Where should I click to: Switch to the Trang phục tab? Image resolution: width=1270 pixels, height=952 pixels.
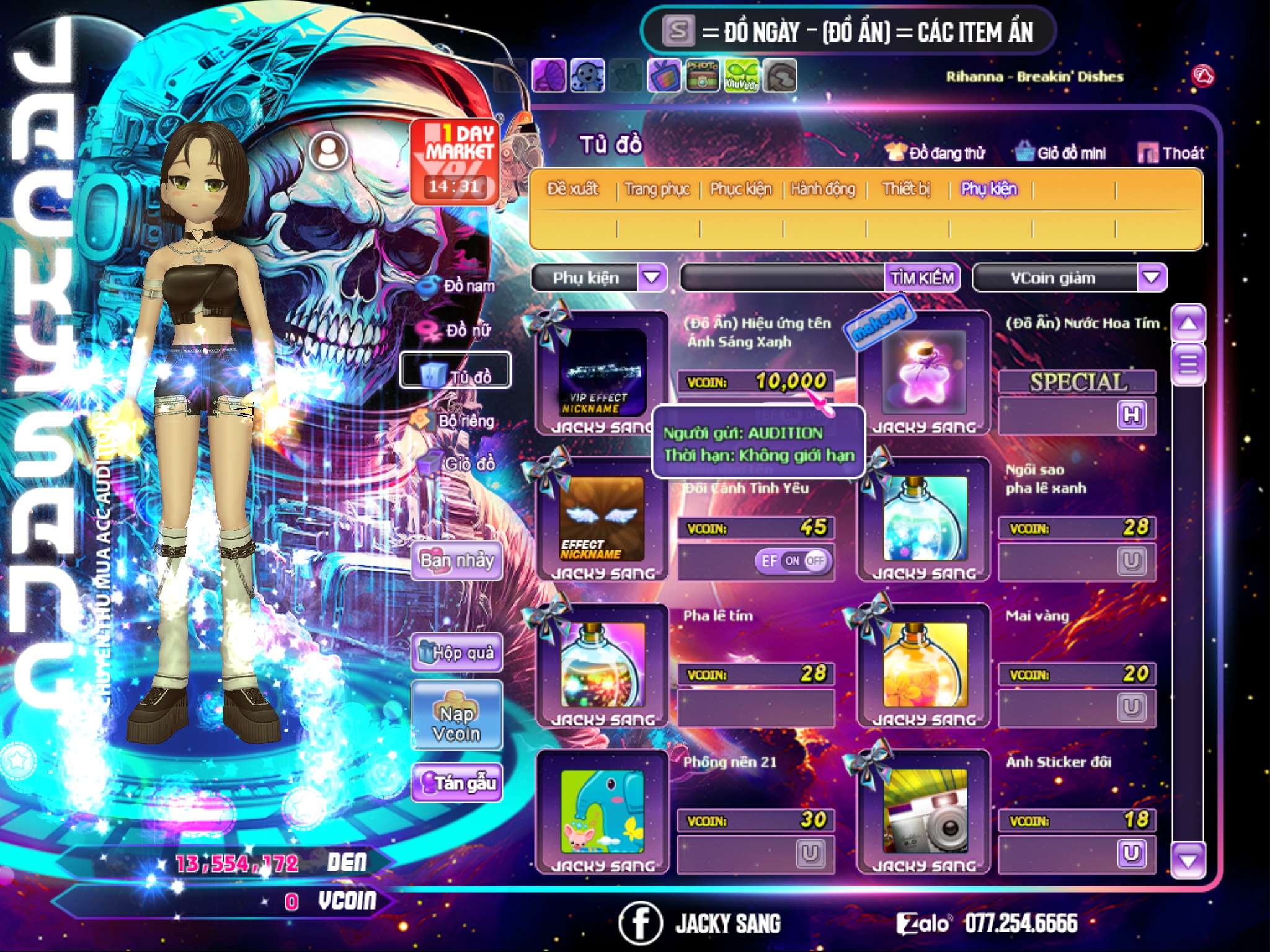tap(657, 188)
